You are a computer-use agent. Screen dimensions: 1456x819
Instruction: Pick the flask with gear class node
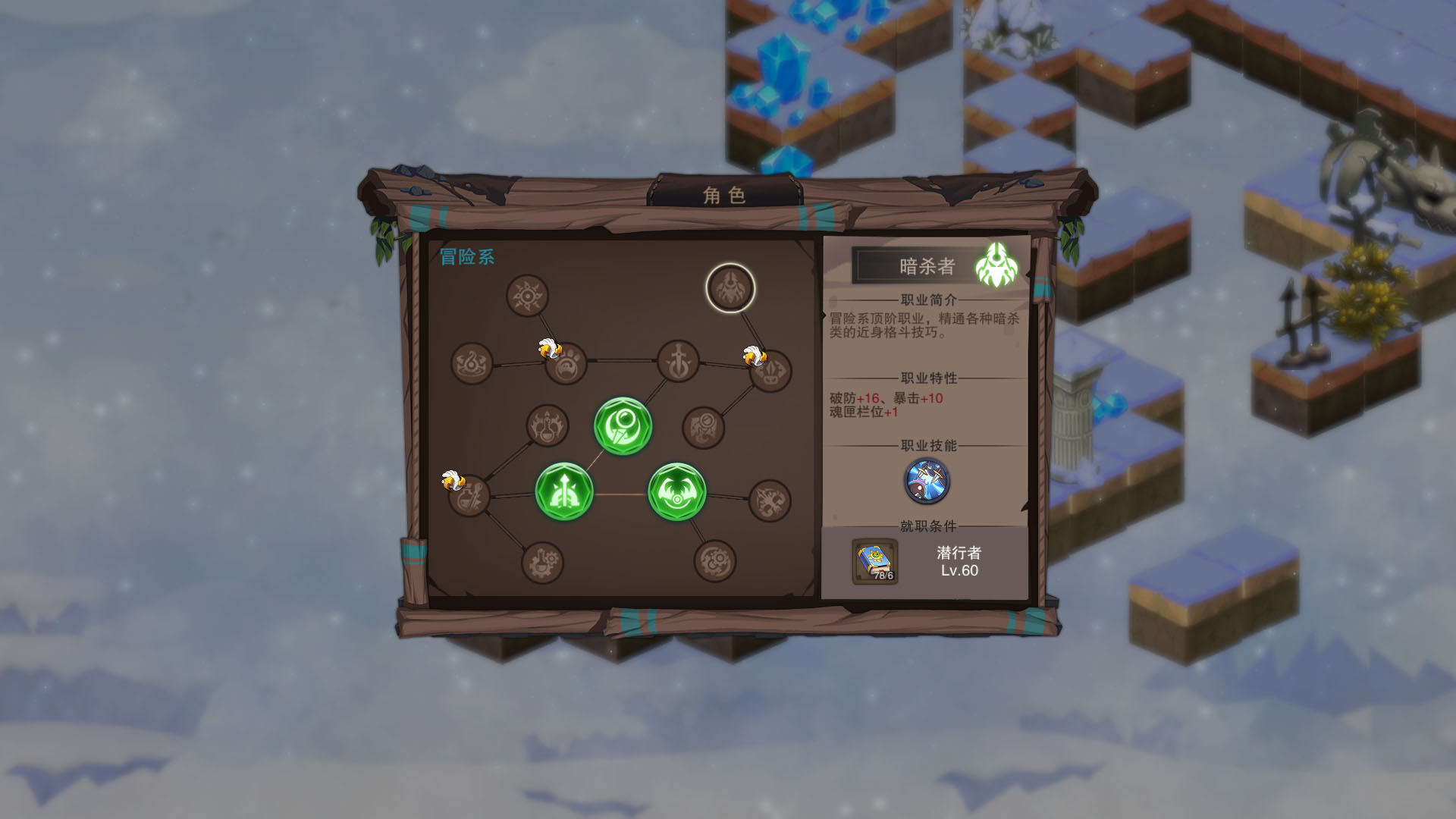point(542,563)
